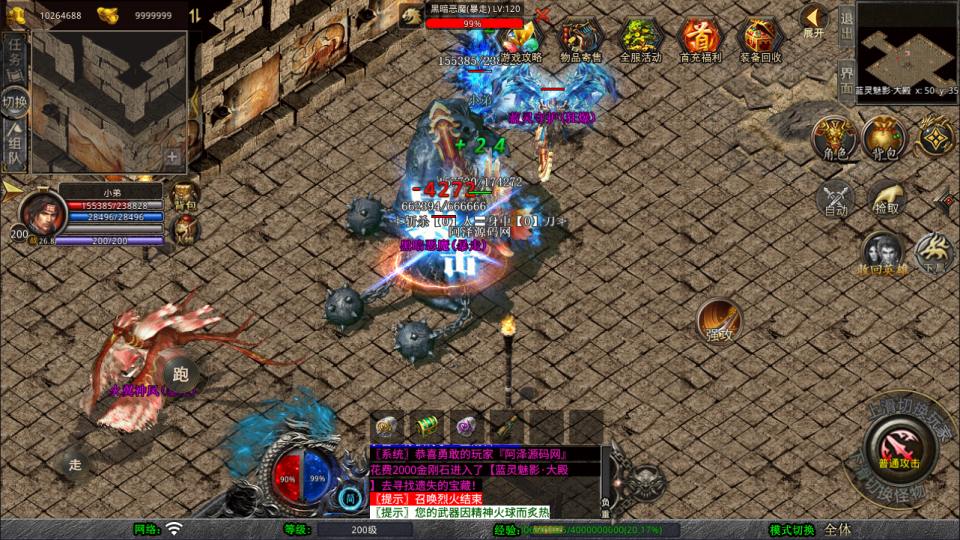Tap the 拾取 pickup button
This screenshot has width=960, height=540.
tap(886, 198)
